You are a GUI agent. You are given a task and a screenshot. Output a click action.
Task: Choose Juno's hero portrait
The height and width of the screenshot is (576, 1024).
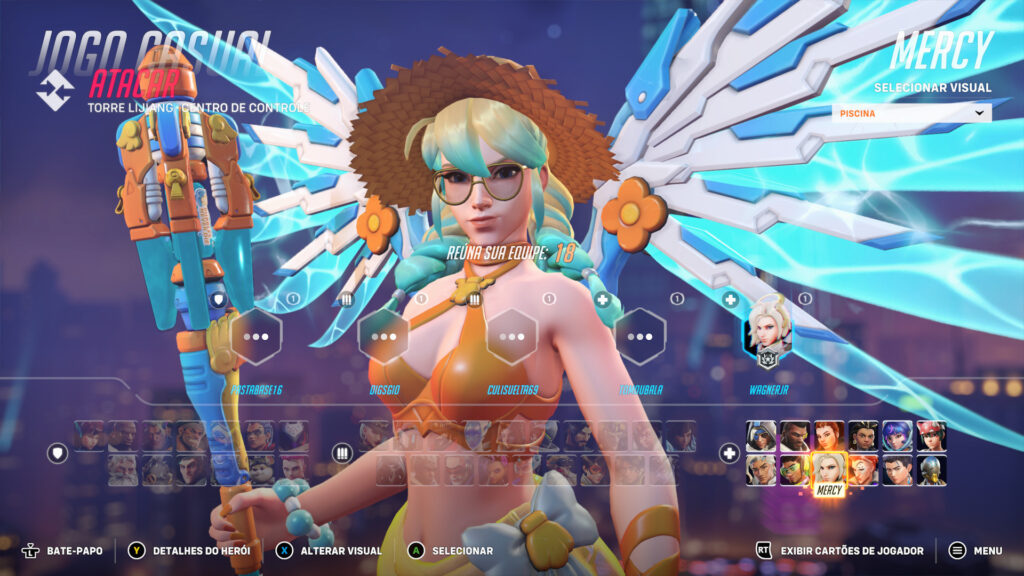tap(897, 435)
